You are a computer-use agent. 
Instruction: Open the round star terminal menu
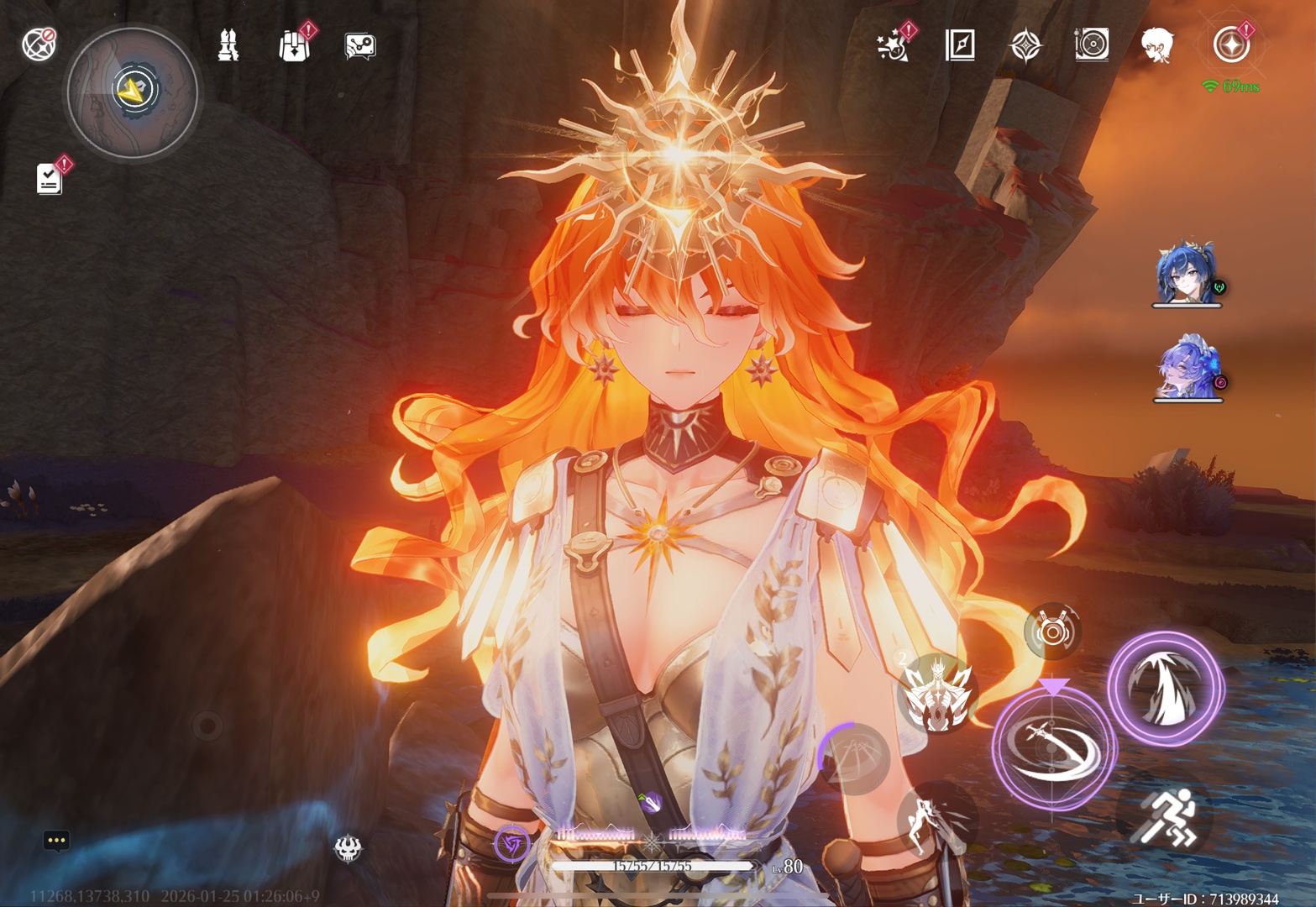coord(1231,45)
